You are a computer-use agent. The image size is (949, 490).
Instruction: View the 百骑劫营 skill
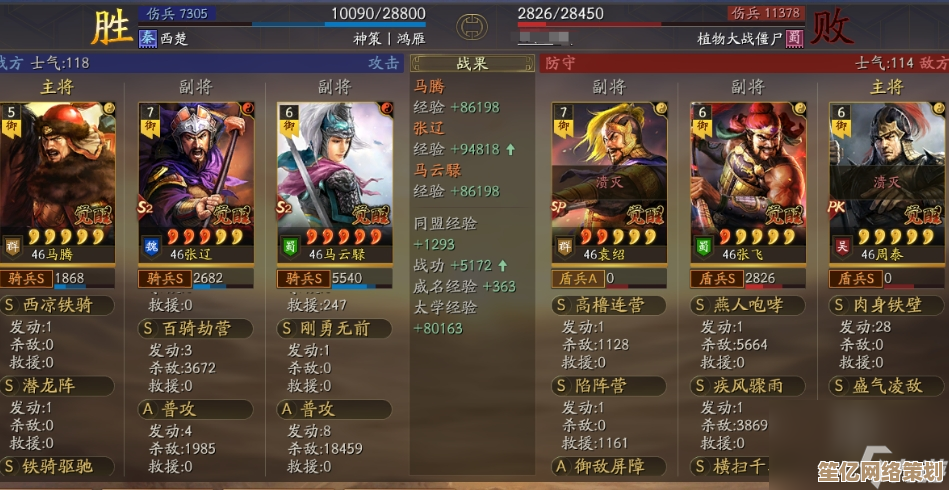[x=196, y=328]
